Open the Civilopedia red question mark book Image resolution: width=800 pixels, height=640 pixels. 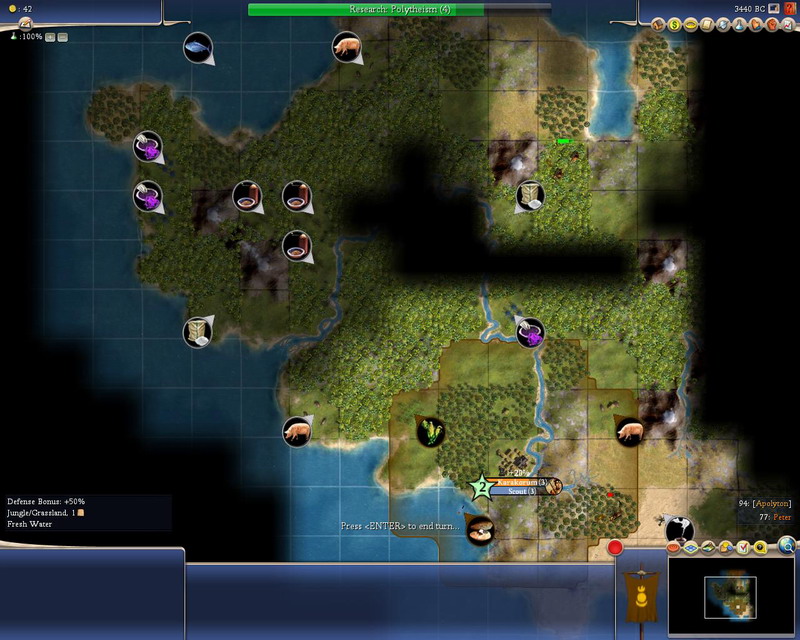point(790,9)
